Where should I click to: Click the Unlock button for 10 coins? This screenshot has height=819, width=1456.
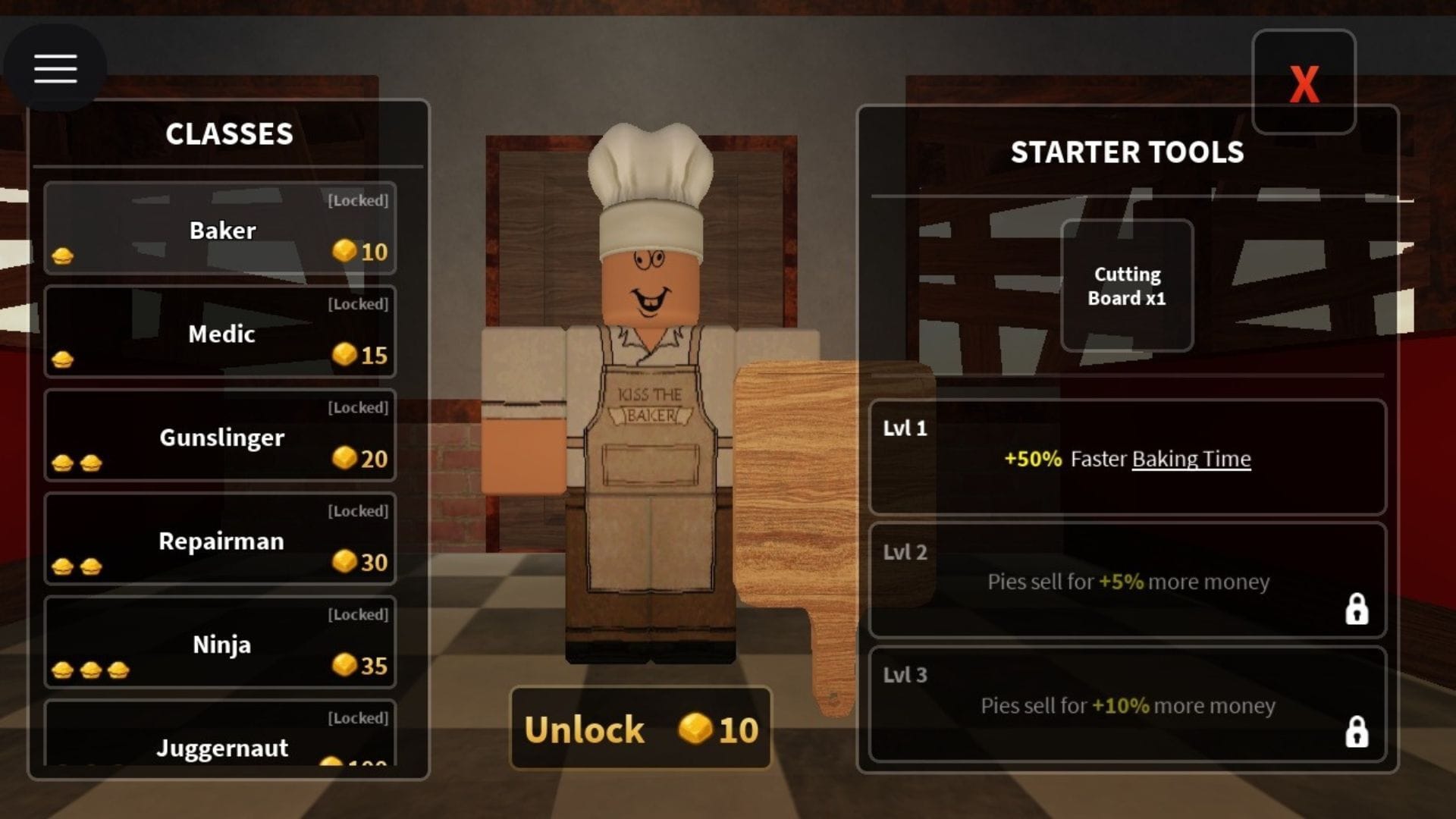pos(641,730)
